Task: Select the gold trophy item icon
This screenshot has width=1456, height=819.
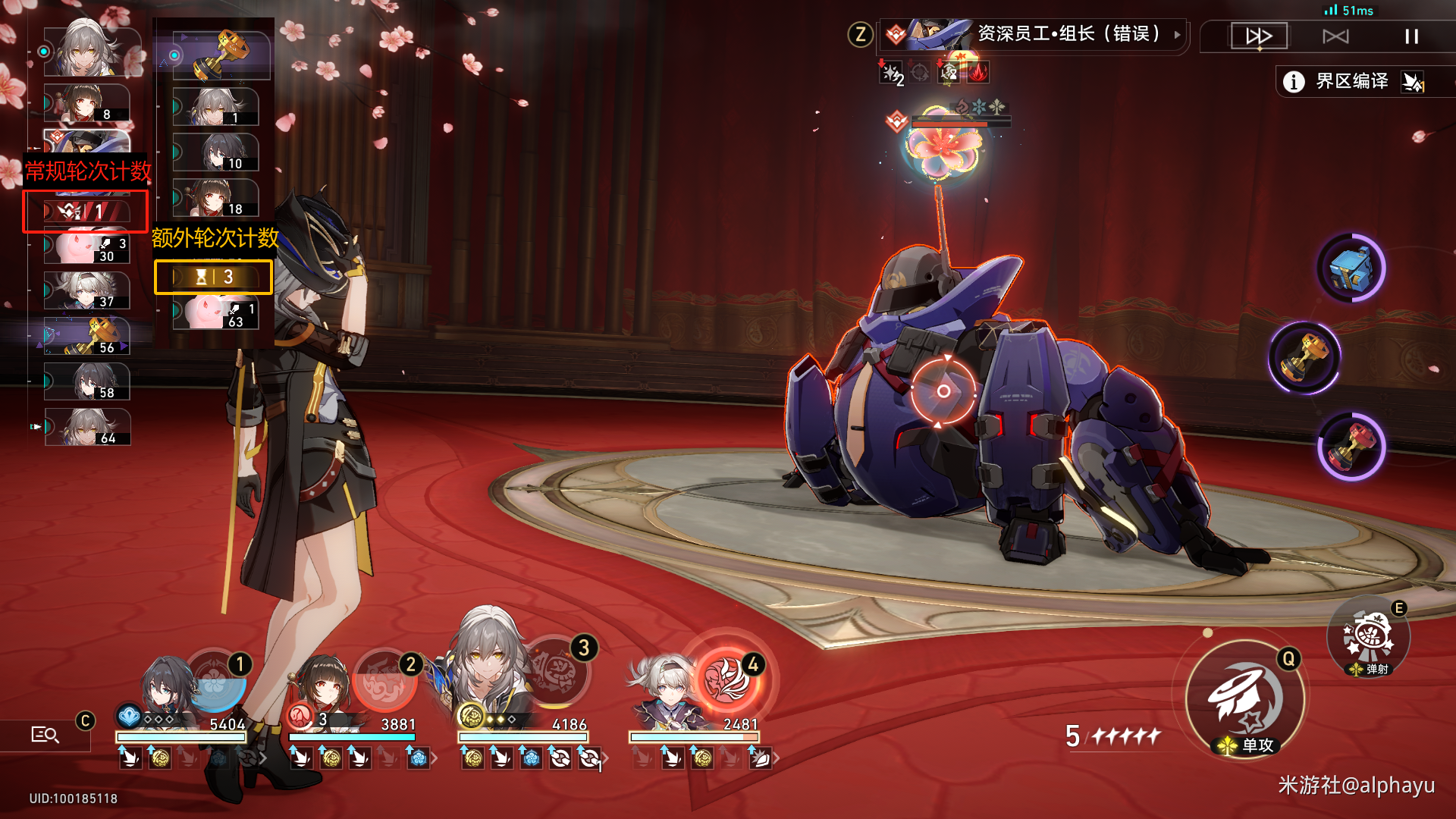Action: click(x=1304, y=358)
